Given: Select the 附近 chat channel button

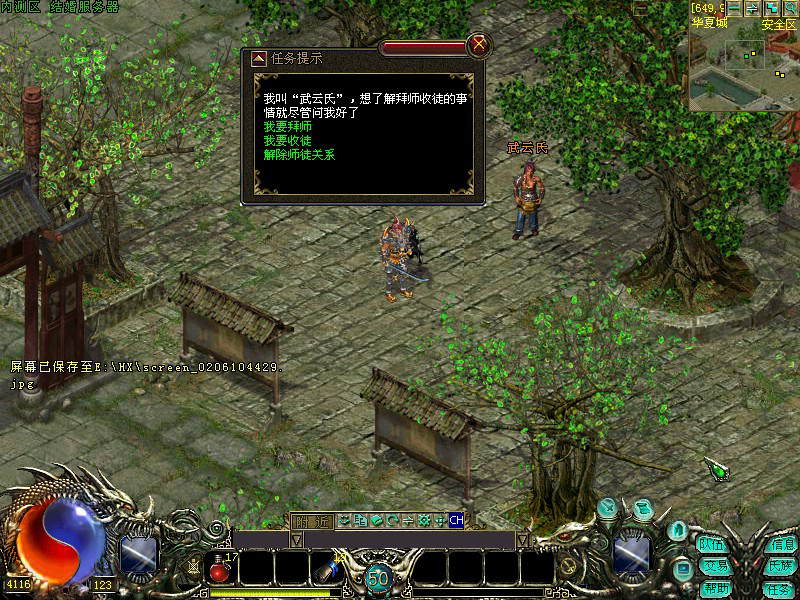Looking at the screenshot, I should pyautogui.click(x=311, y=520).
